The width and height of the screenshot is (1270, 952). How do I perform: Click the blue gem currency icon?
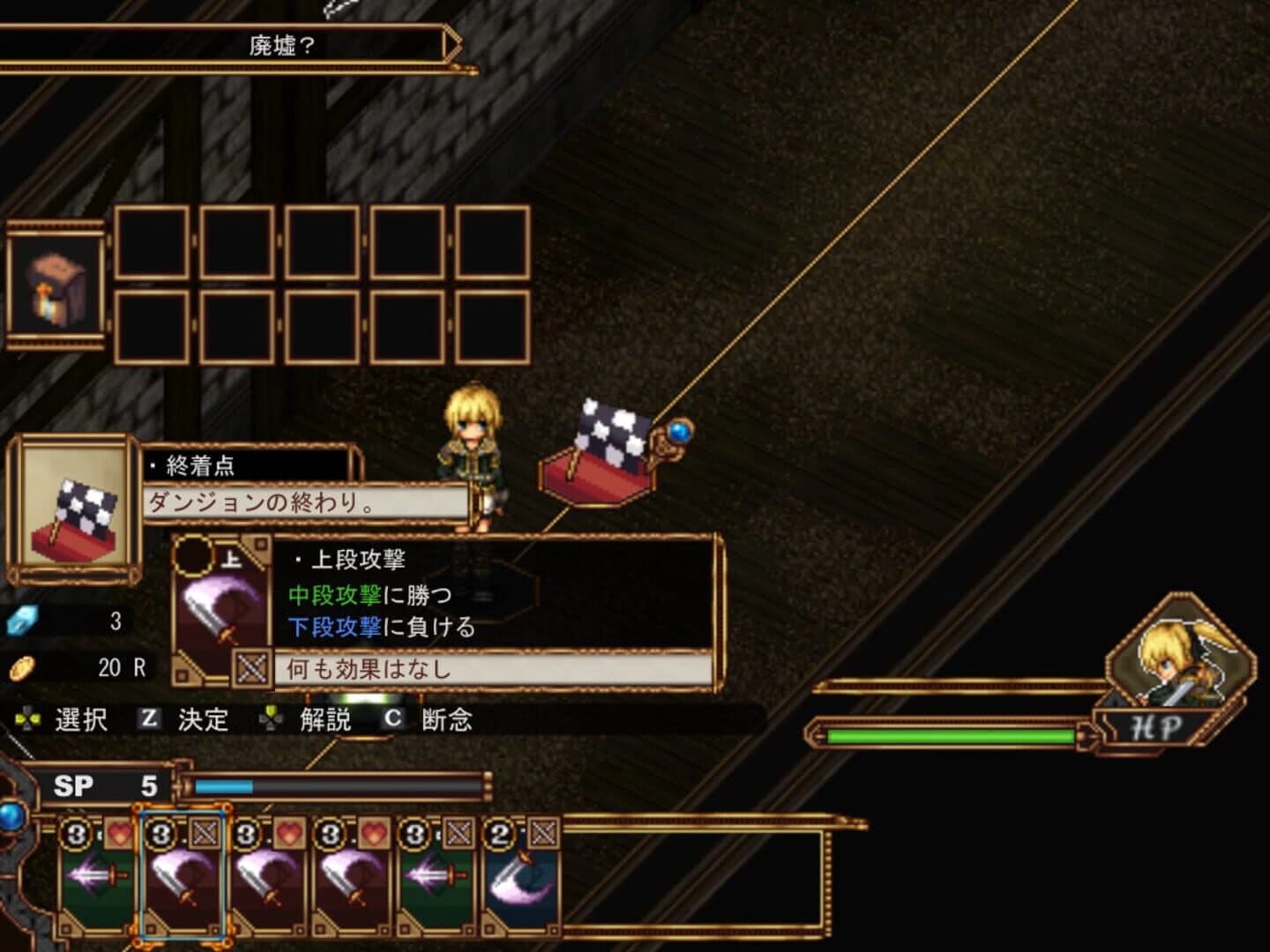pos(22,621)
